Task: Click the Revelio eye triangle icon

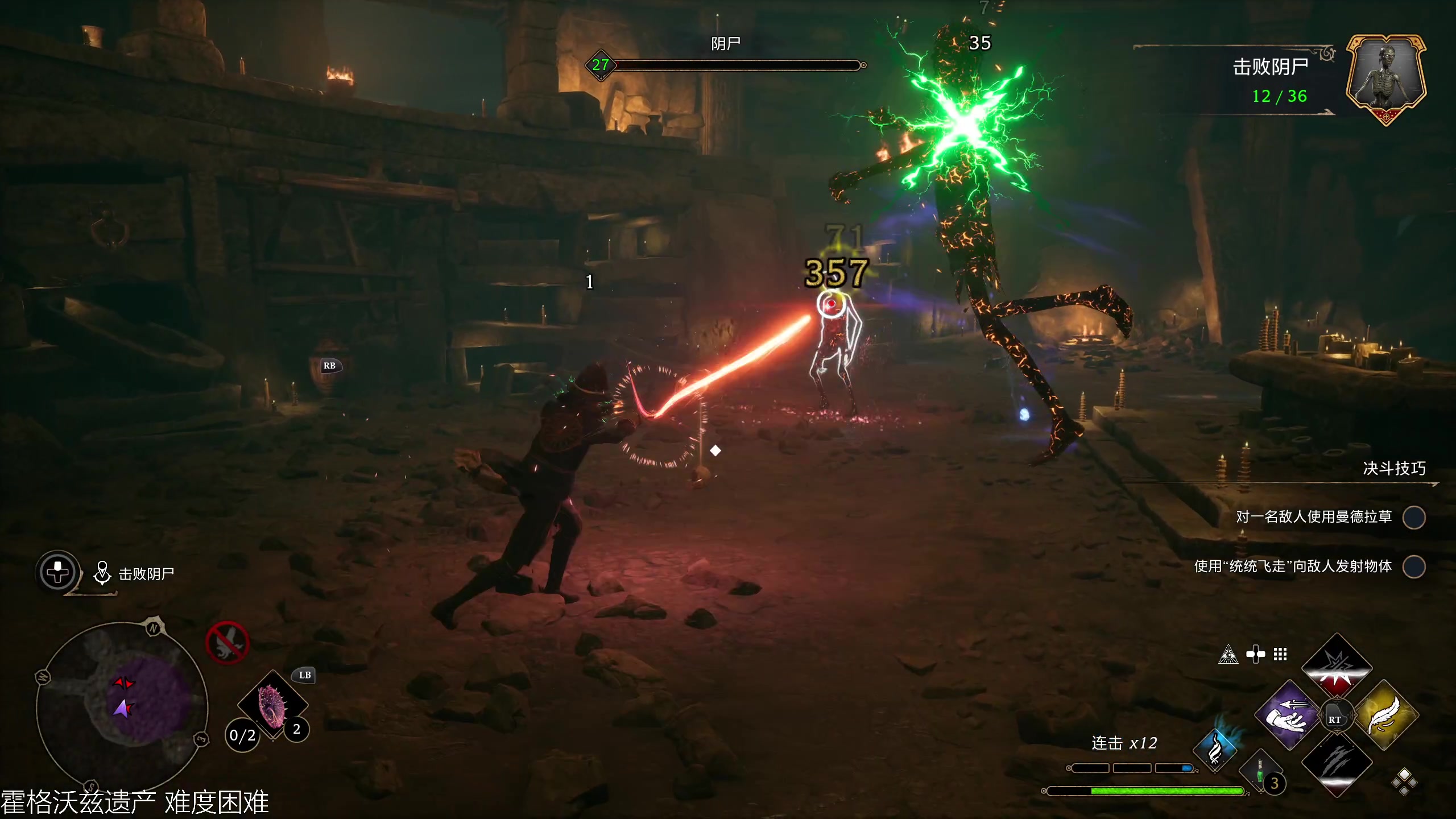Action: (1228, 655)
